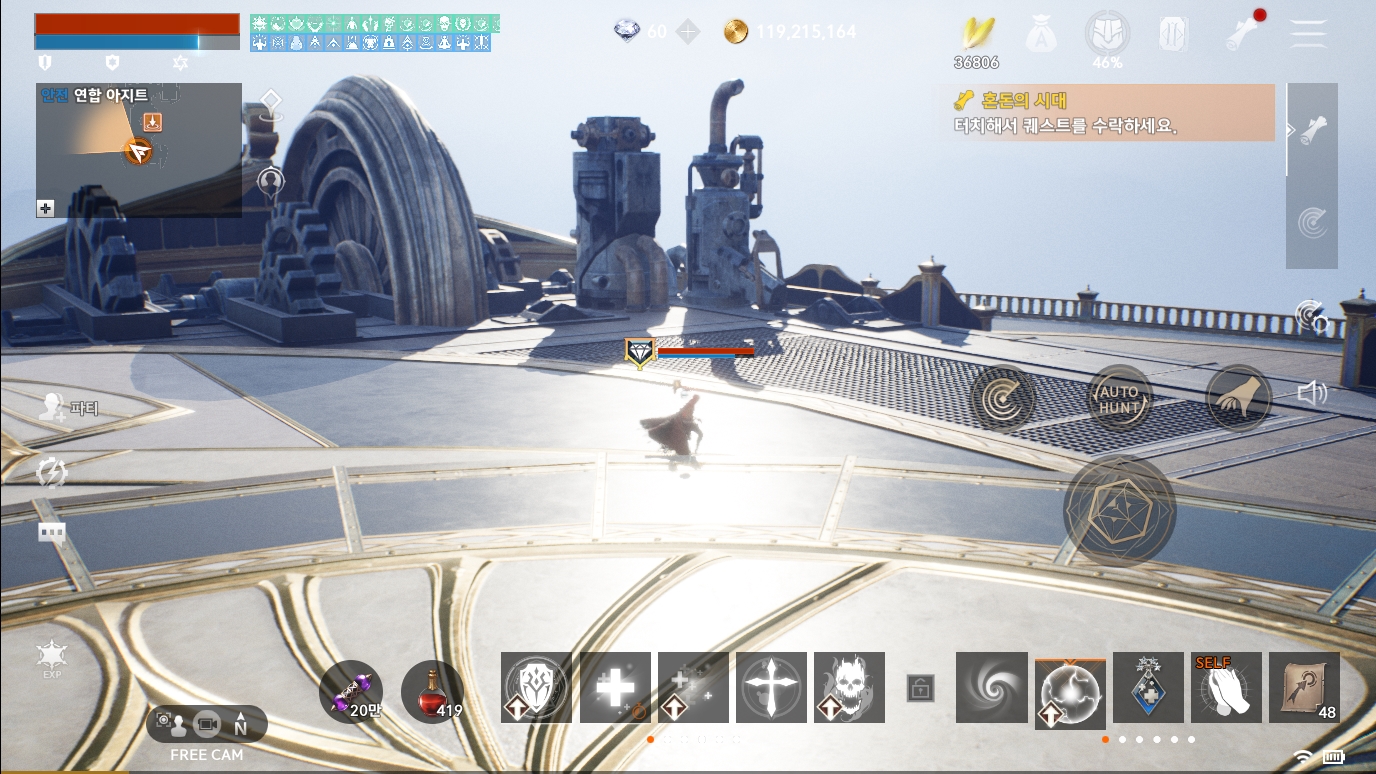
Task: Use the SELF hands heal skill
Action: pyautogui.click(x=1226, y=688)
